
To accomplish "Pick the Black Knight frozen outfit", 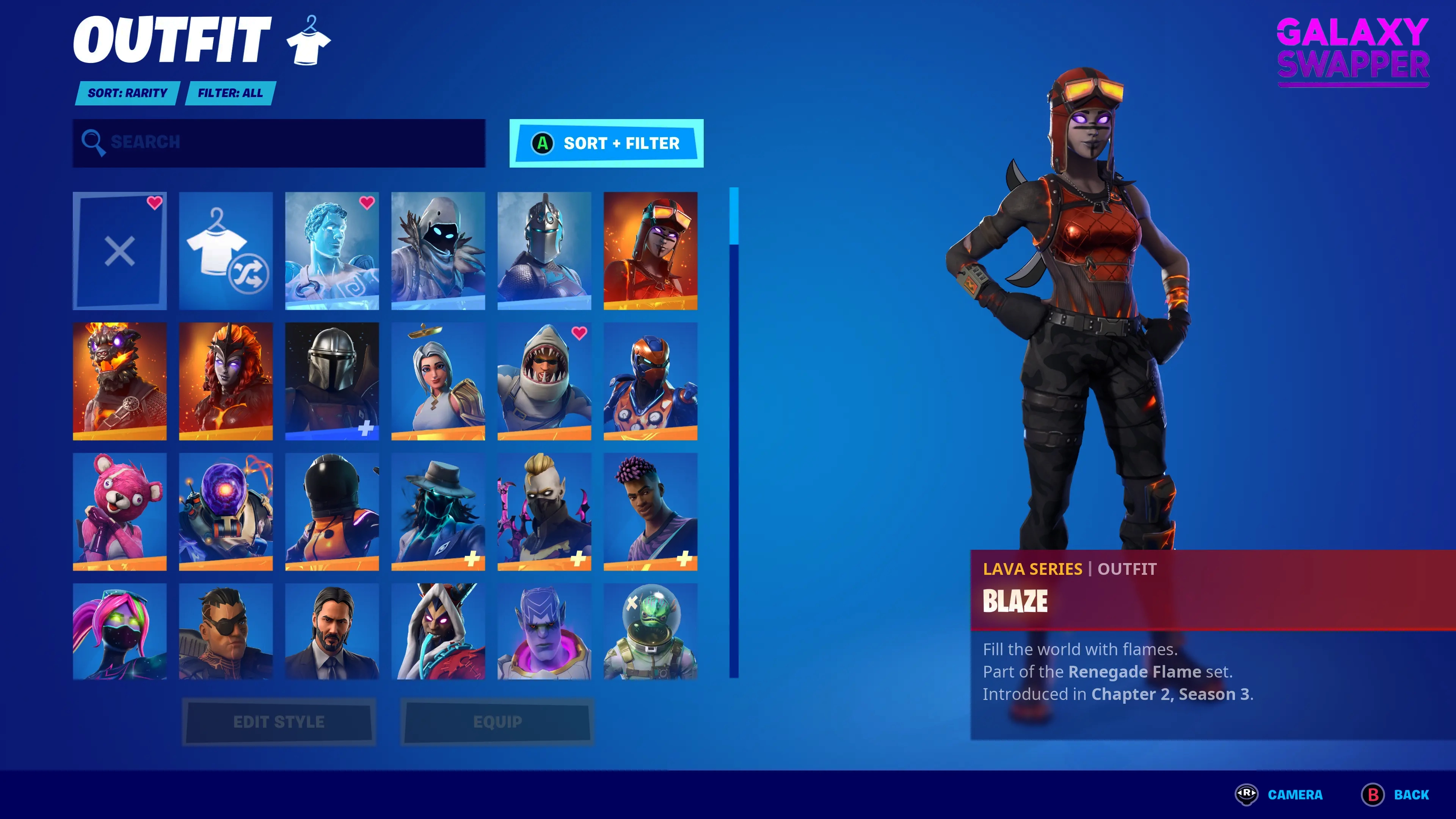I will pyautogui.click(x=544, y=250).
